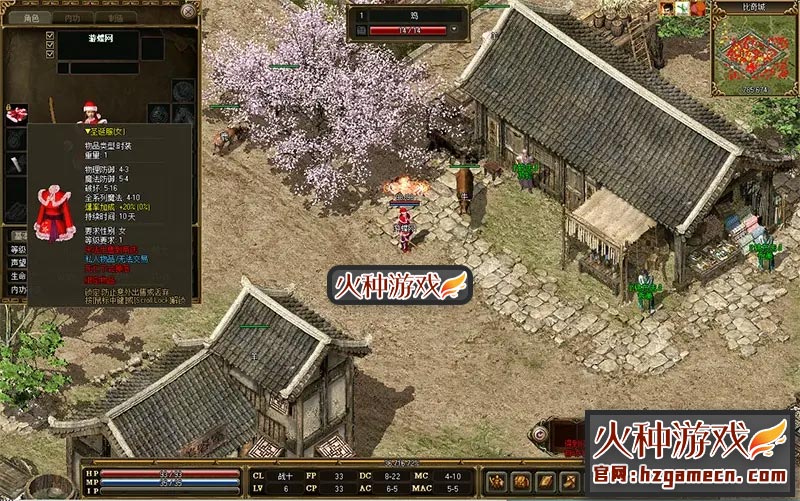Switch to the 角色 character tab
This screenshot has width=800, height=501.
pyautogui.click(x=30, y=17)
